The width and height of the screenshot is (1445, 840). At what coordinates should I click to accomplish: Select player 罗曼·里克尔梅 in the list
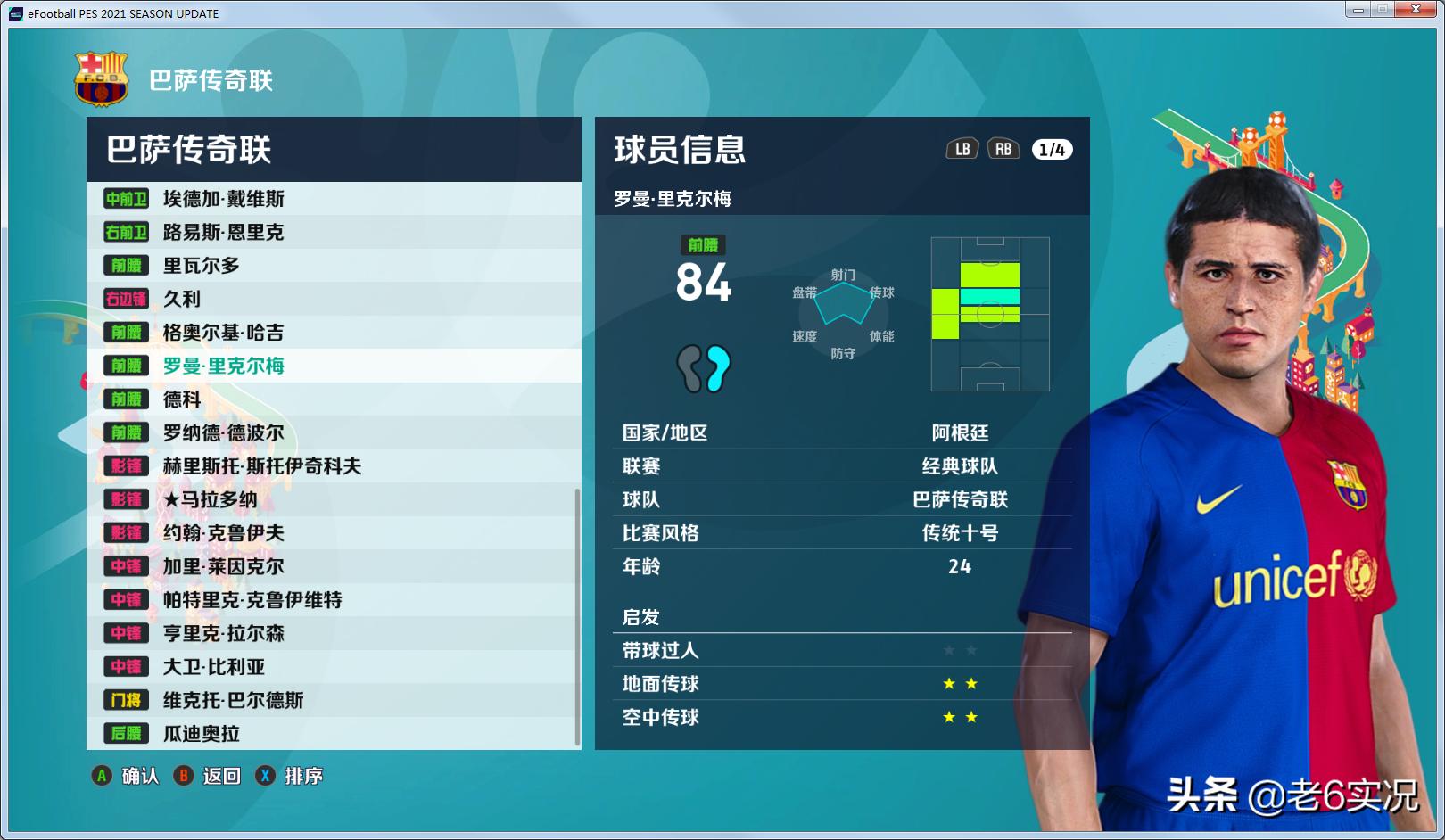(x=223, y=366)
